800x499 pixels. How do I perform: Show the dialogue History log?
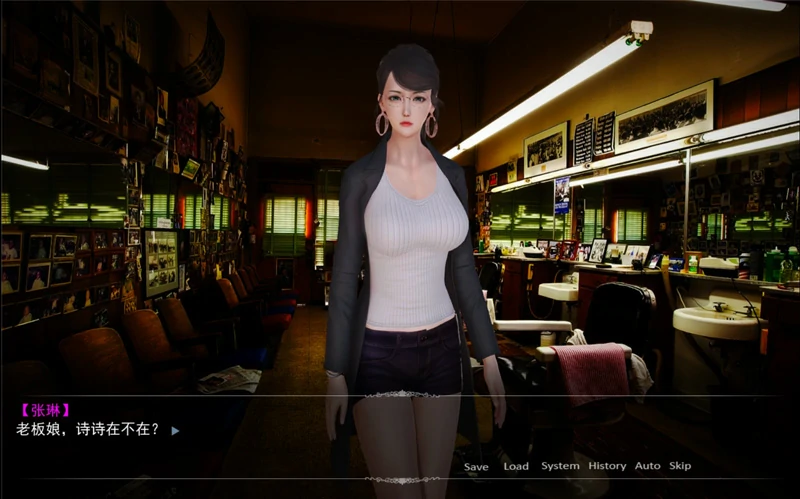(x=607, y=466)
